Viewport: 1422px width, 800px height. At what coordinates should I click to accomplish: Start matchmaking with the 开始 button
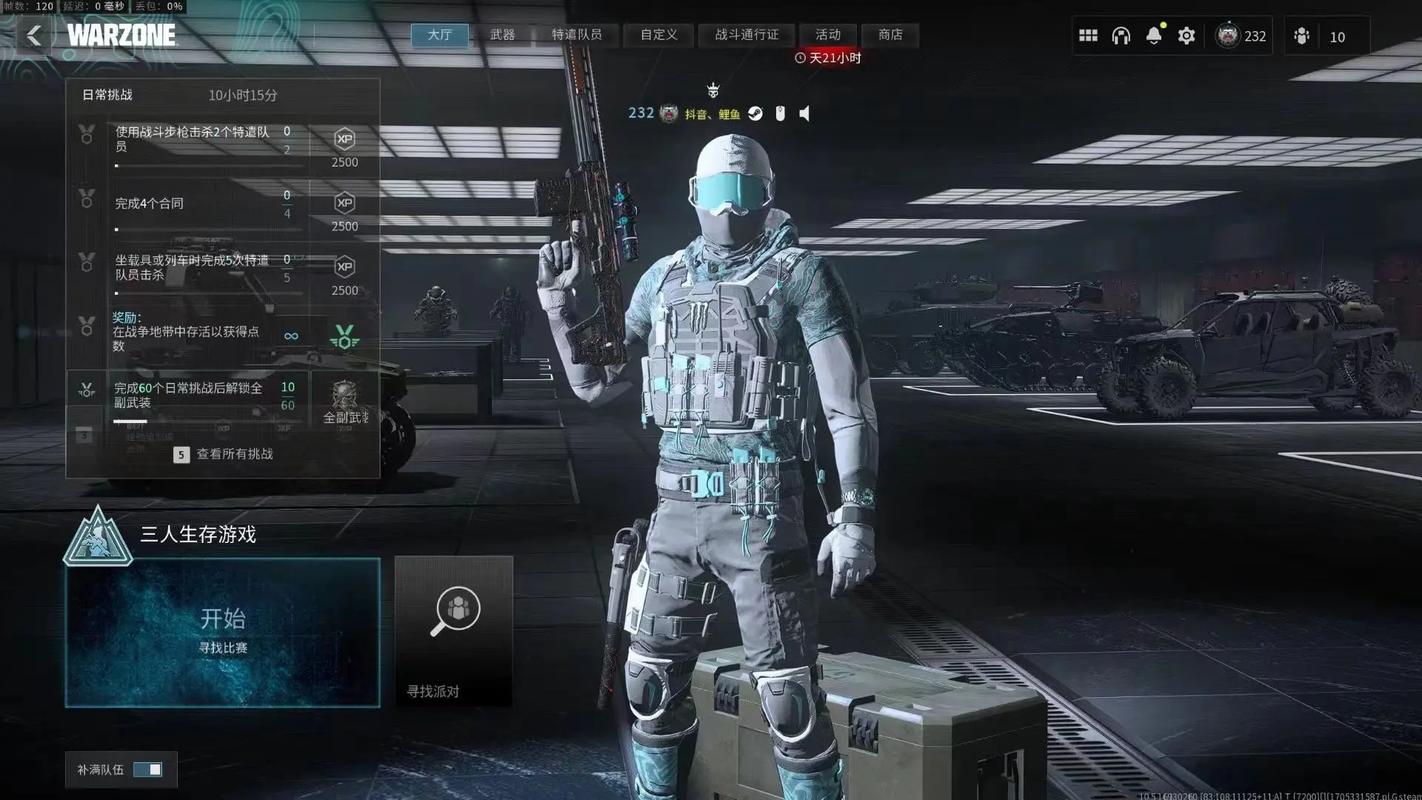[x=222, y=632]
